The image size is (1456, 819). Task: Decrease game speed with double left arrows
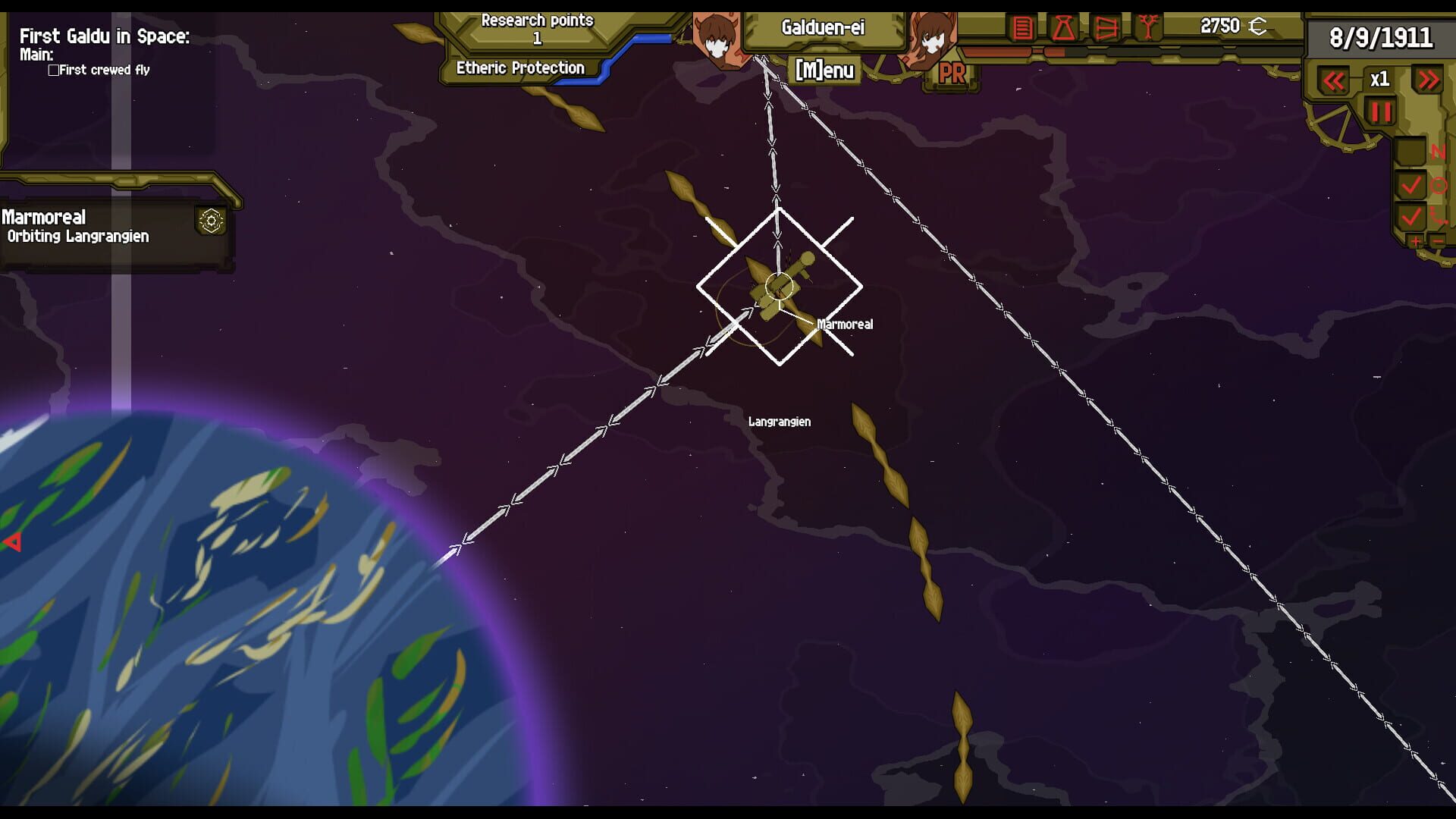coord(1335,79)
